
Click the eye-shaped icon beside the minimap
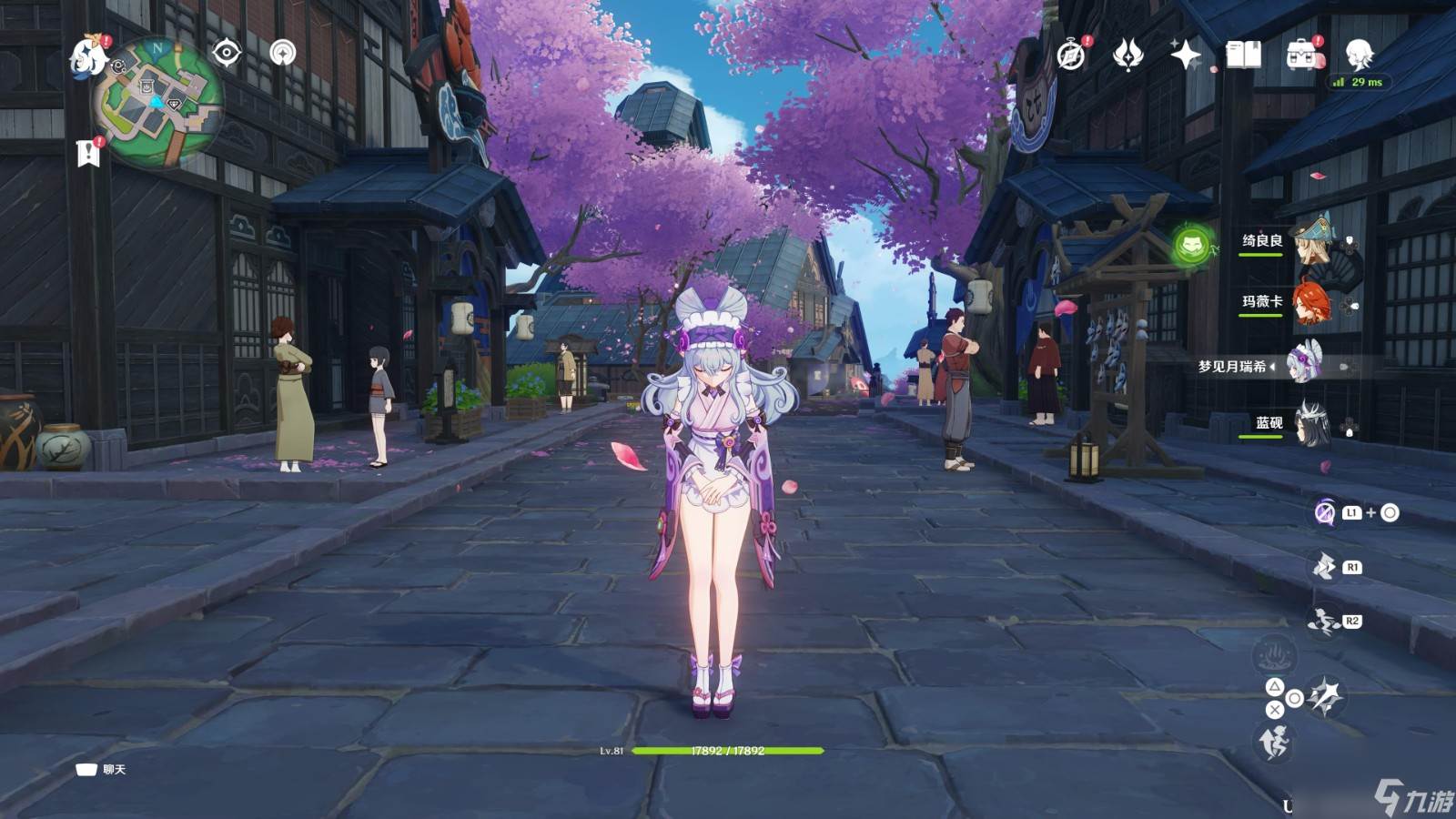pyautogui.click(x=226, y=54)
